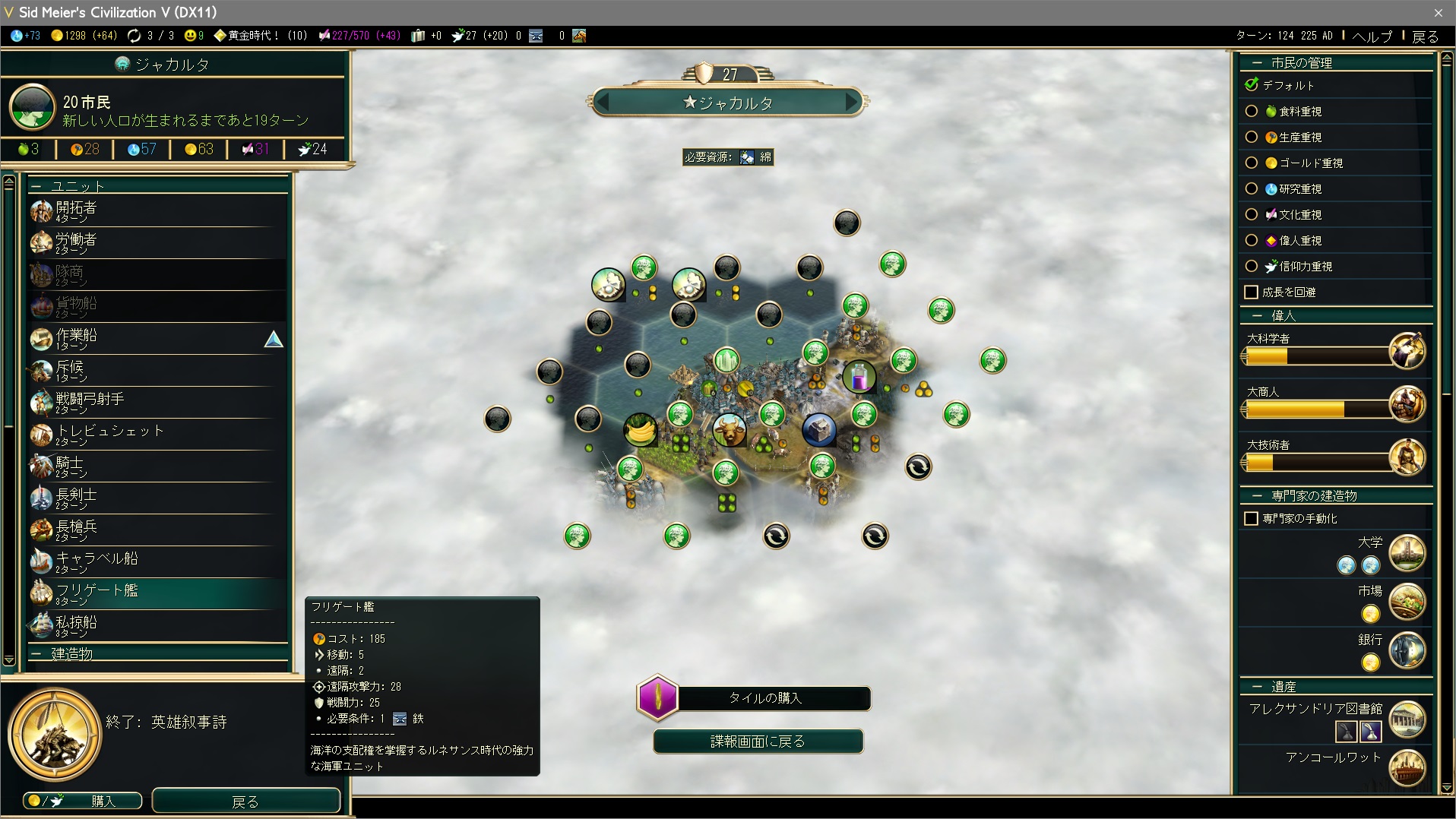Select 生産重視 (Production focus) option

pyautogui.click(x=1252, y=138)
